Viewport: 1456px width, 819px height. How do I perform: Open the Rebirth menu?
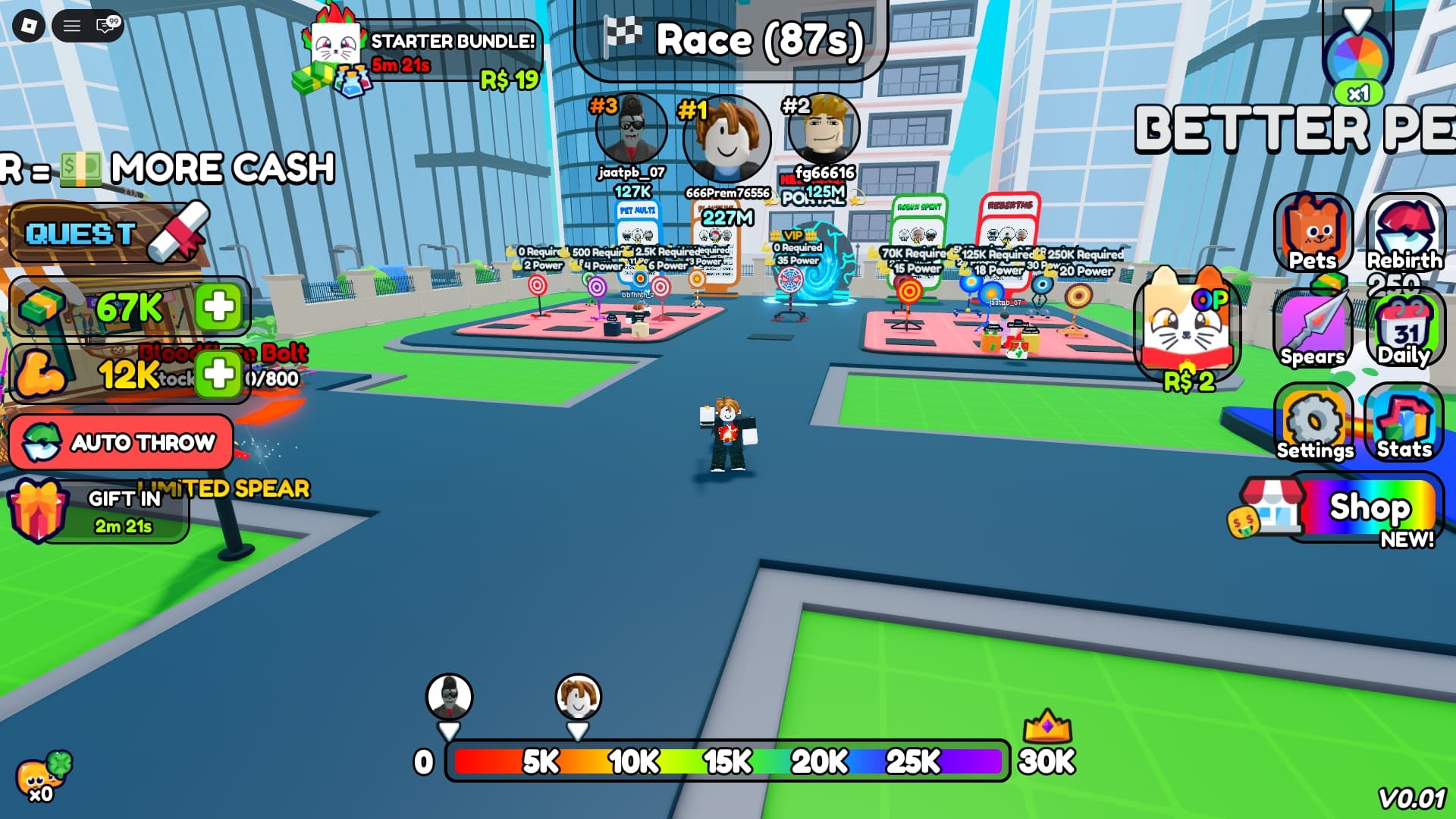pyautogui.click(x=1404, y=231)
